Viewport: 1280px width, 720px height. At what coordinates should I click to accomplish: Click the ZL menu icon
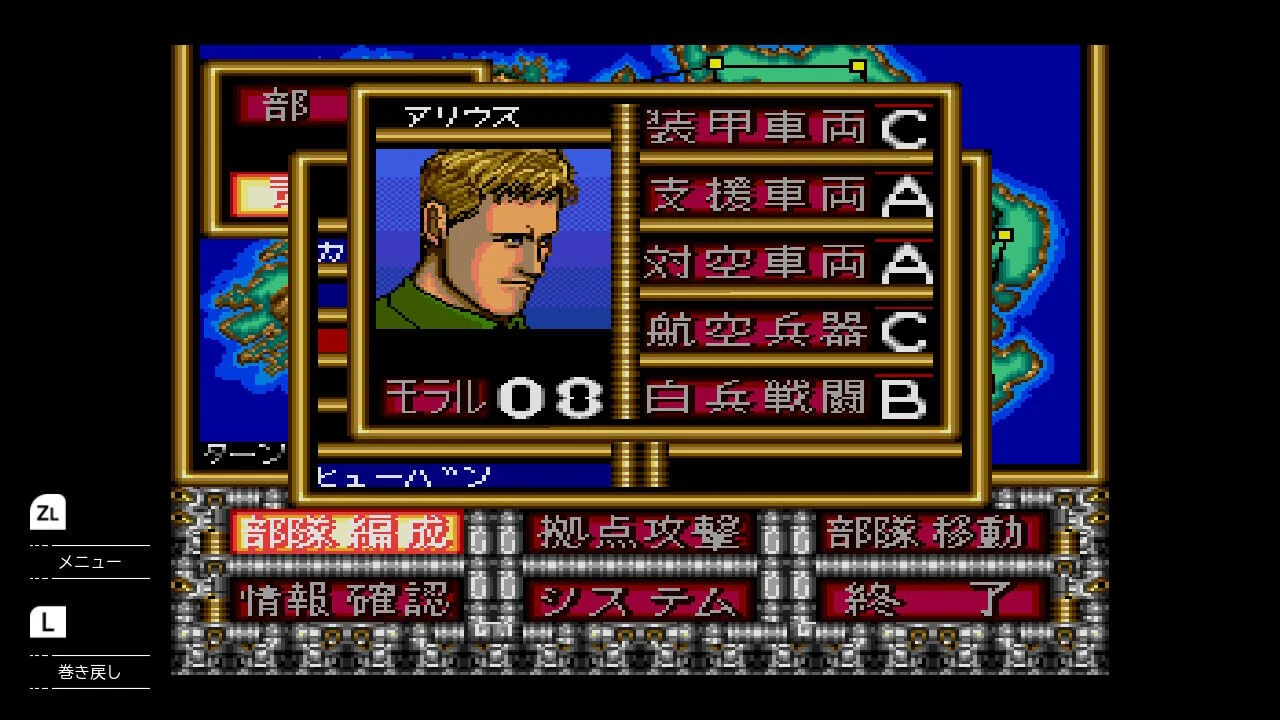click(47, 513)
